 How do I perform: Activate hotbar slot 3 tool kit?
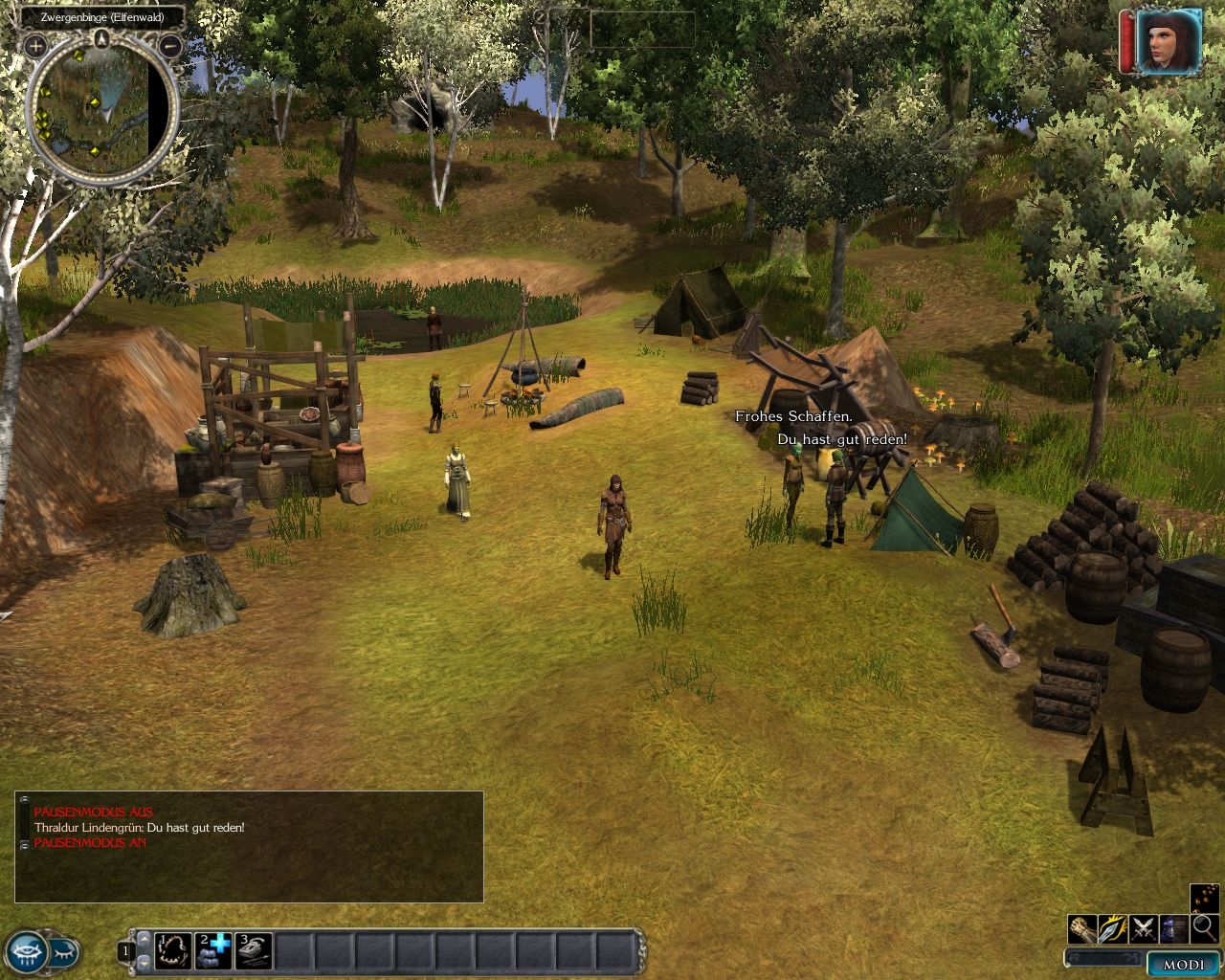pyautogui.click(x=254, y=951)
